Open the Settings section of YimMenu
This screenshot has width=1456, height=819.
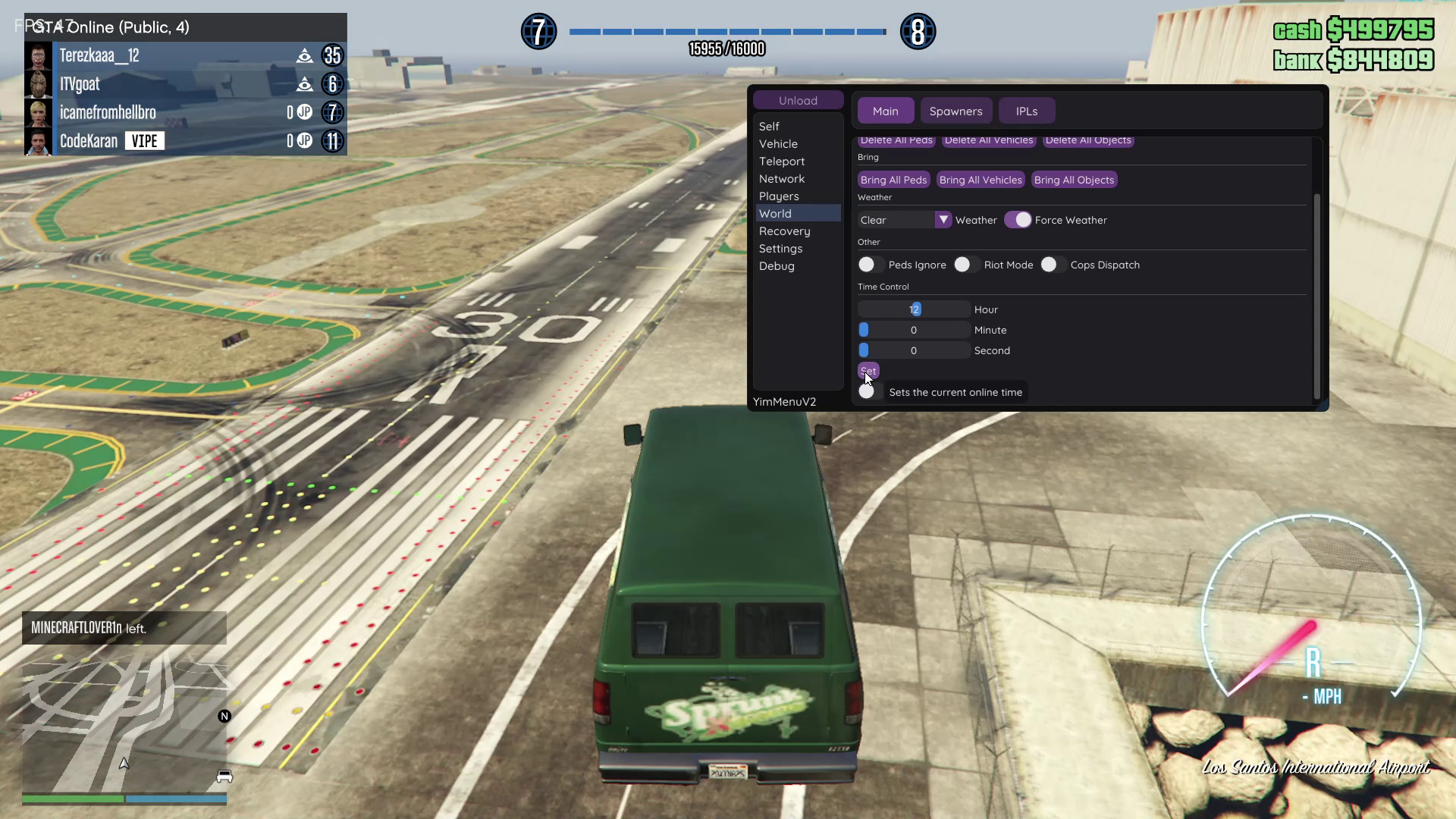click(780, 249)
